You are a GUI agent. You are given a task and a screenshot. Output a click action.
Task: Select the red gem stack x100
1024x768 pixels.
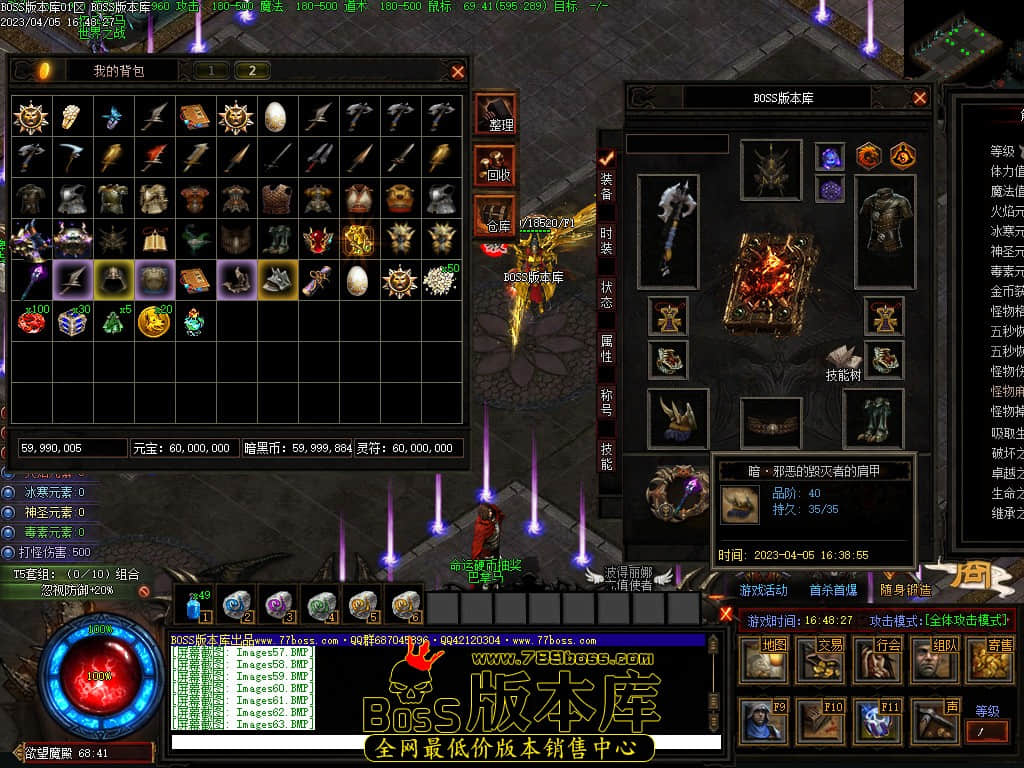point(32,321)
